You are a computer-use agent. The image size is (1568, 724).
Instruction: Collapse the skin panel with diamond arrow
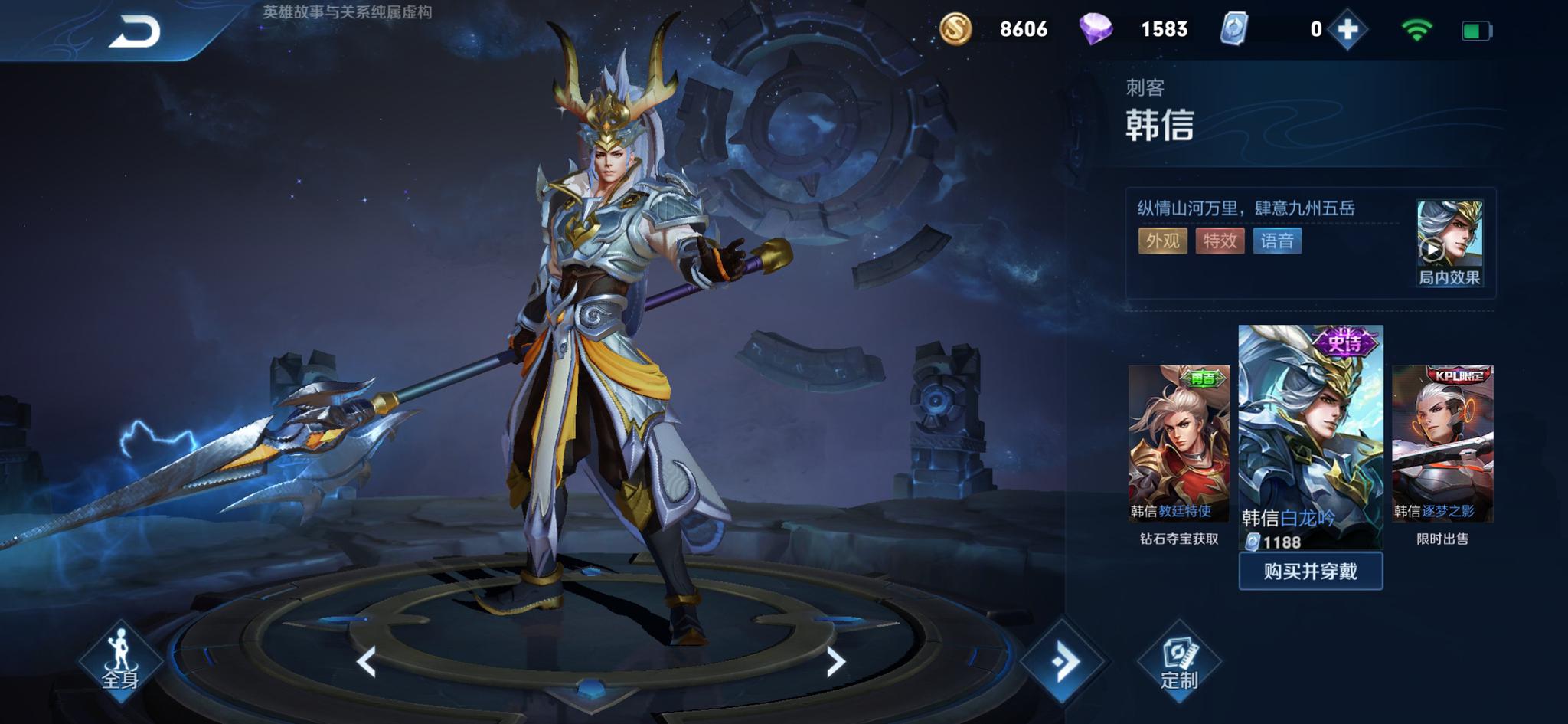[x=1064, y=662]
